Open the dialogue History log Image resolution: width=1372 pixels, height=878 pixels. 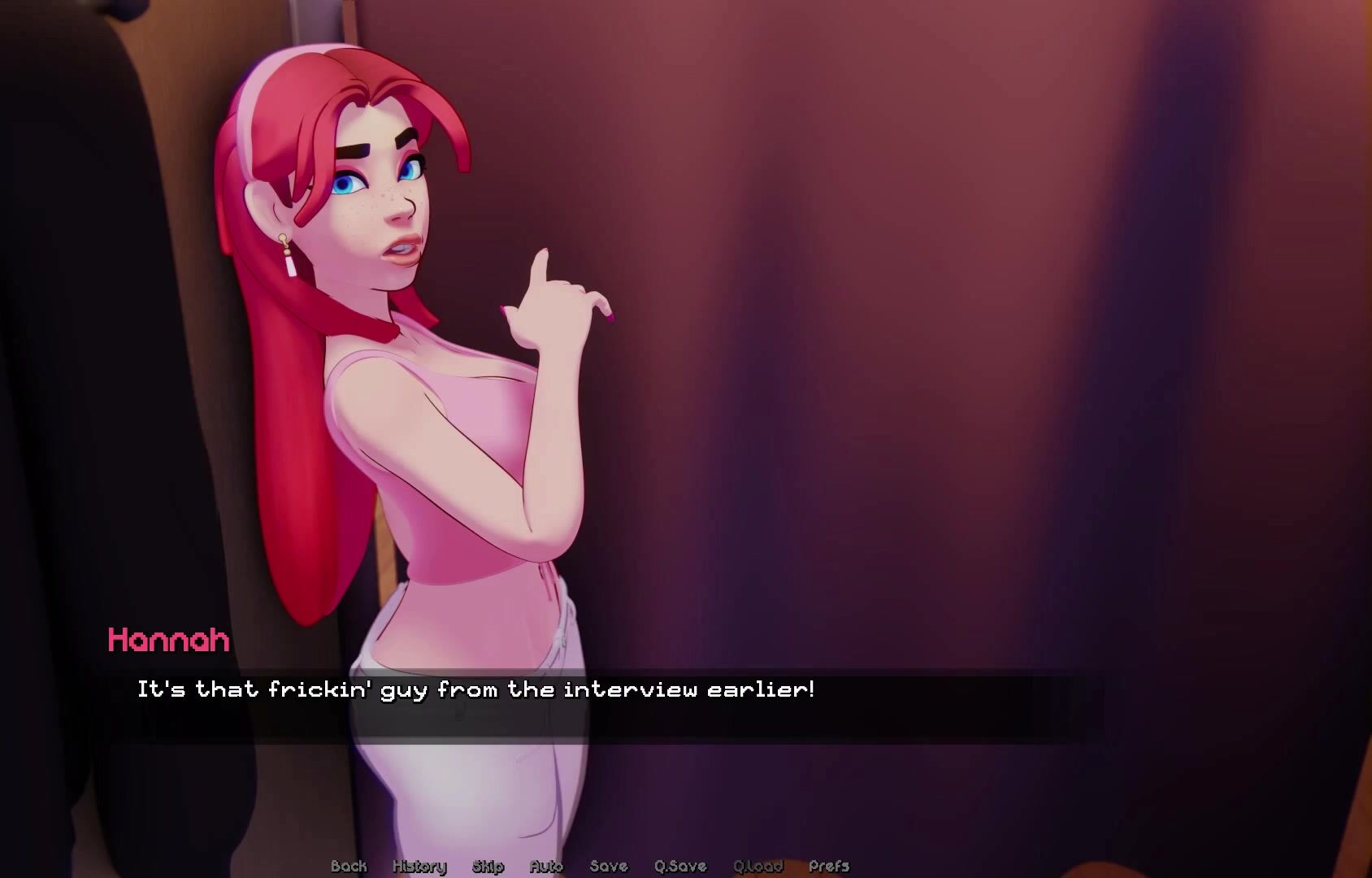click(419, 866)
